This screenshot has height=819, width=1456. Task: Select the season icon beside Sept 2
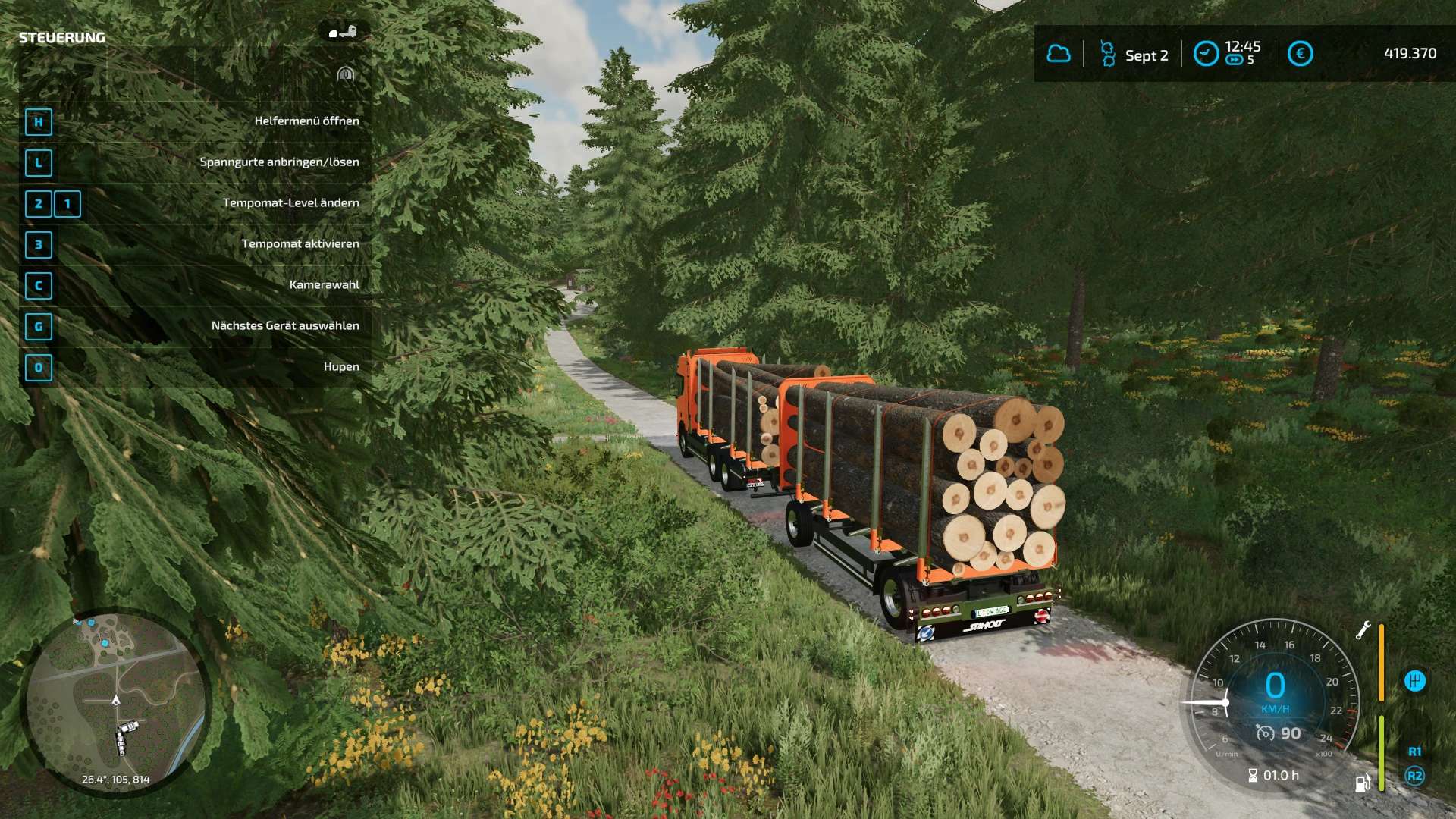tap(1108, 55)
